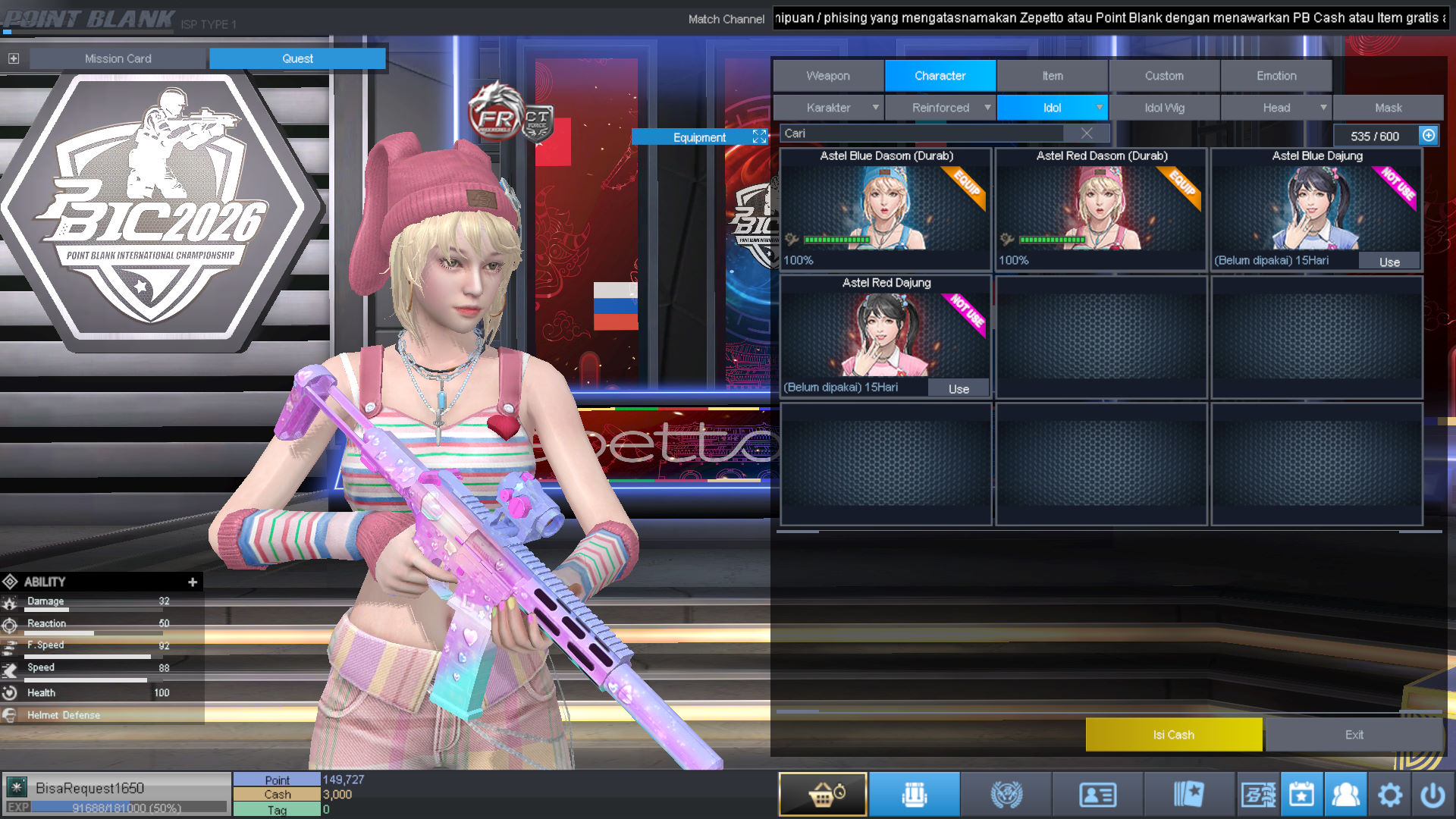Open the settings gear icon
Viewport: 1456px width, 819px height.
point(1390,793)
